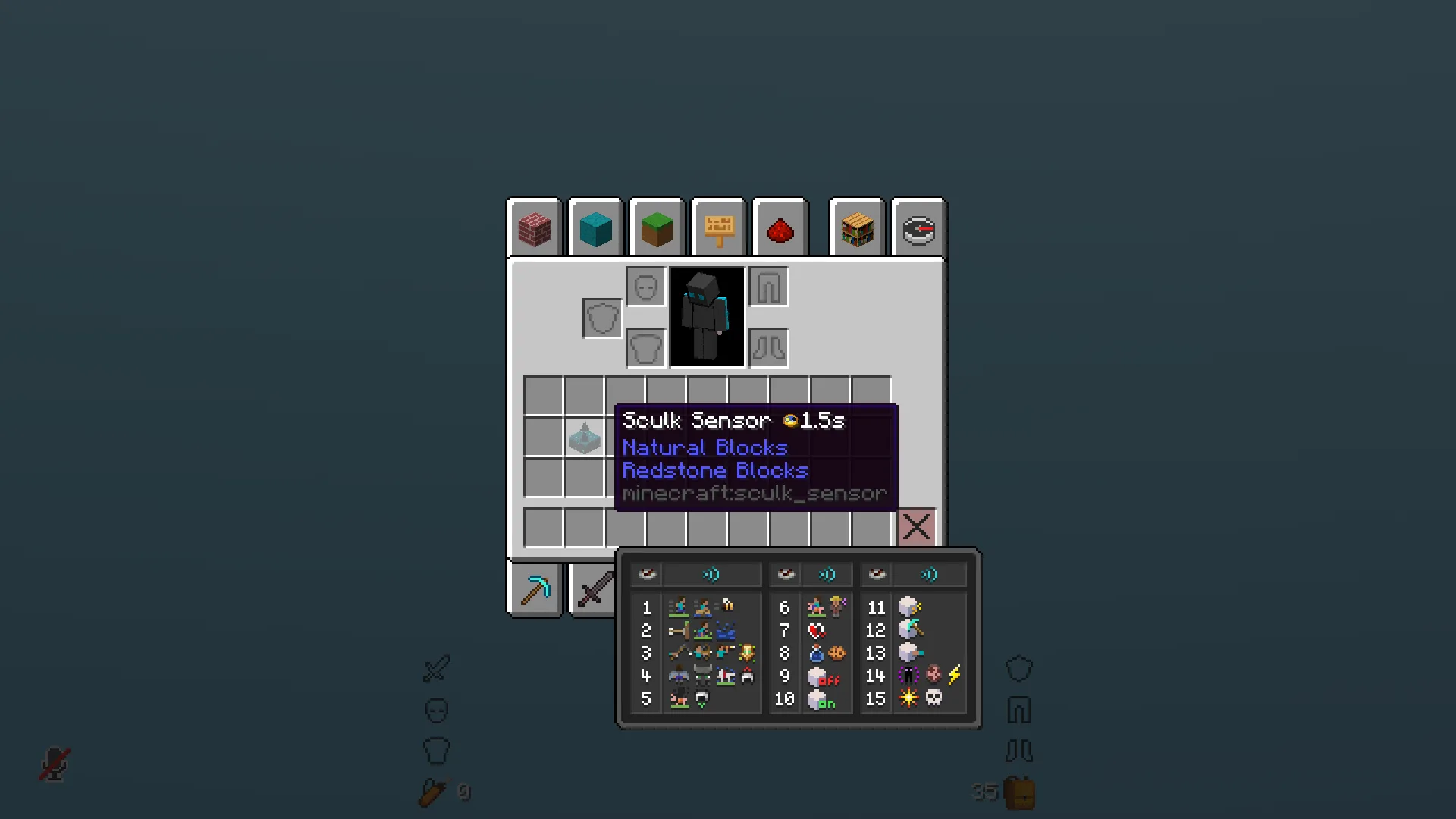Click the empty helmet armor slot
This screenshot has width=1456, height=819.
pyautogui.click(x=645, y=287)
